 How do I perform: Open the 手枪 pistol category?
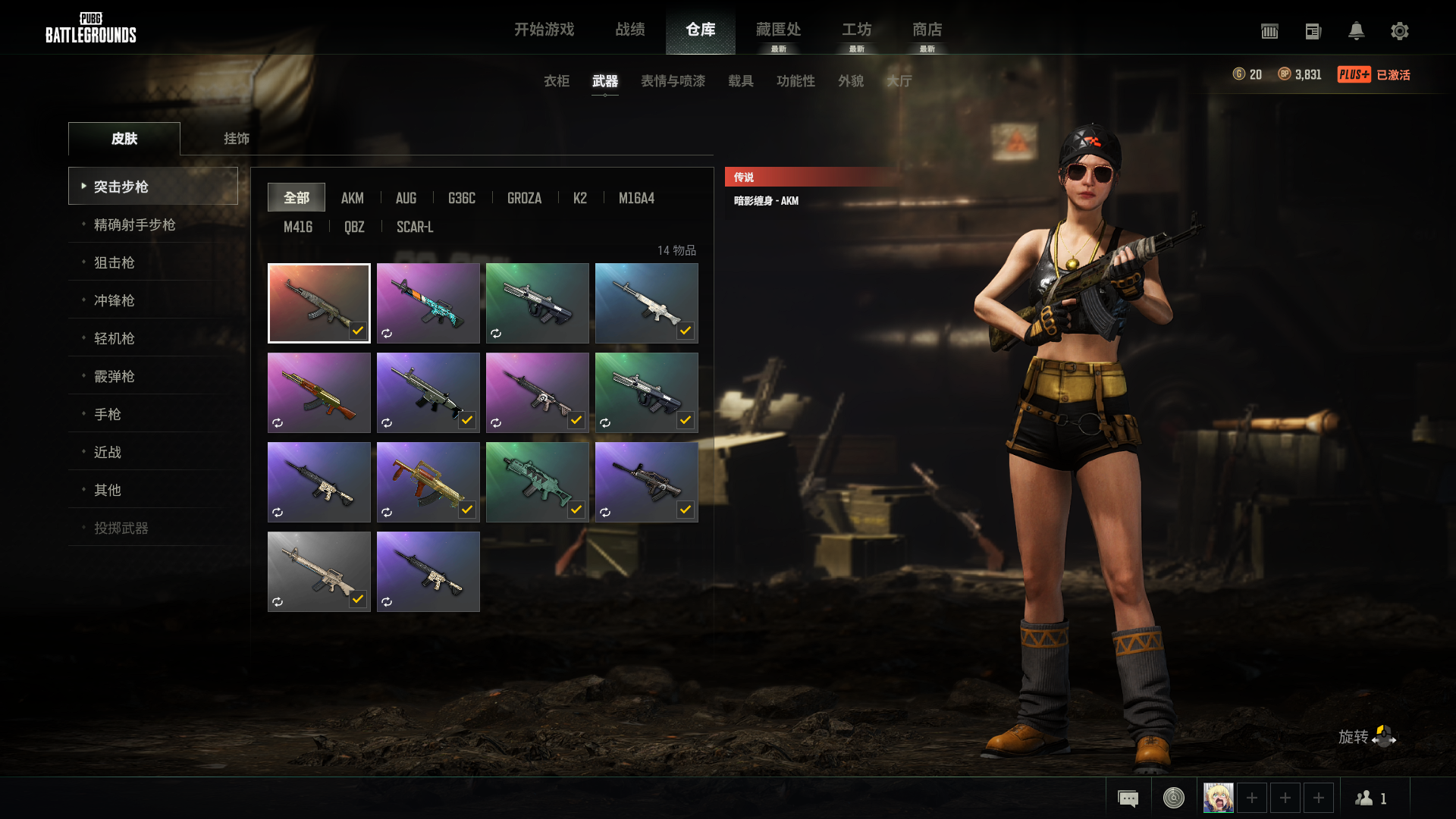tap(107, 414)
